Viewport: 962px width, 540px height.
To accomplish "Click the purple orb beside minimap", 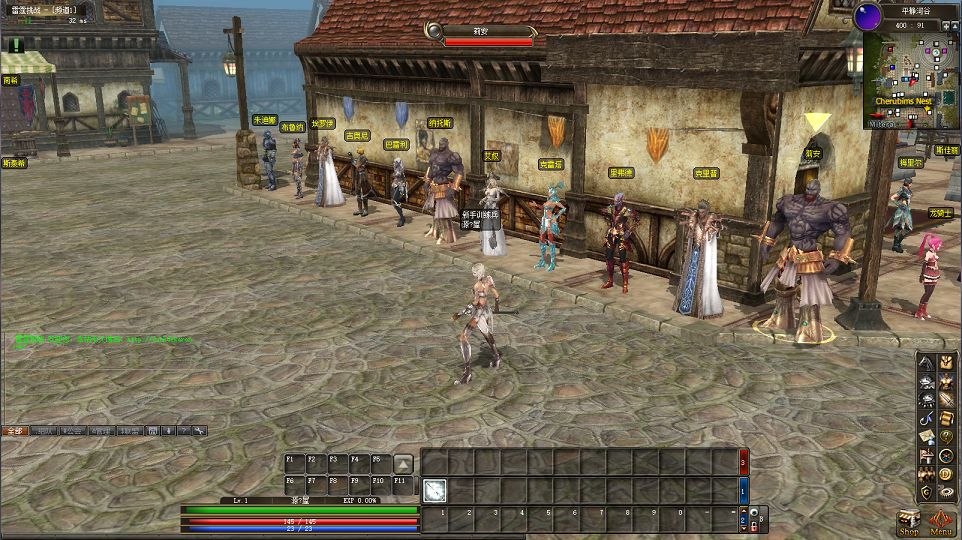I will (x=867, y=15).
